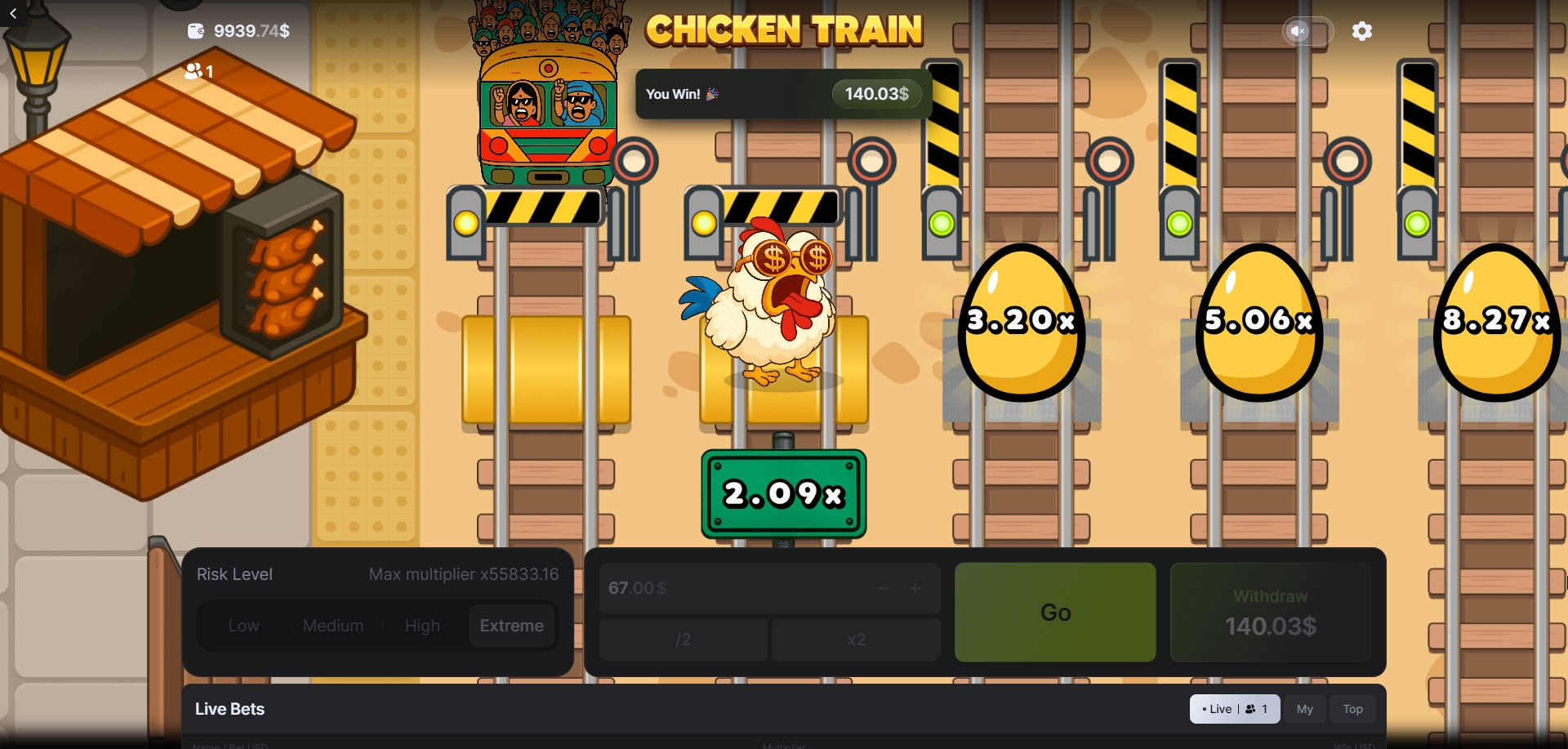Viewport: 1568px width, 749px height.
Task: Click the players count icon
Action: click(x=194, y=72)
